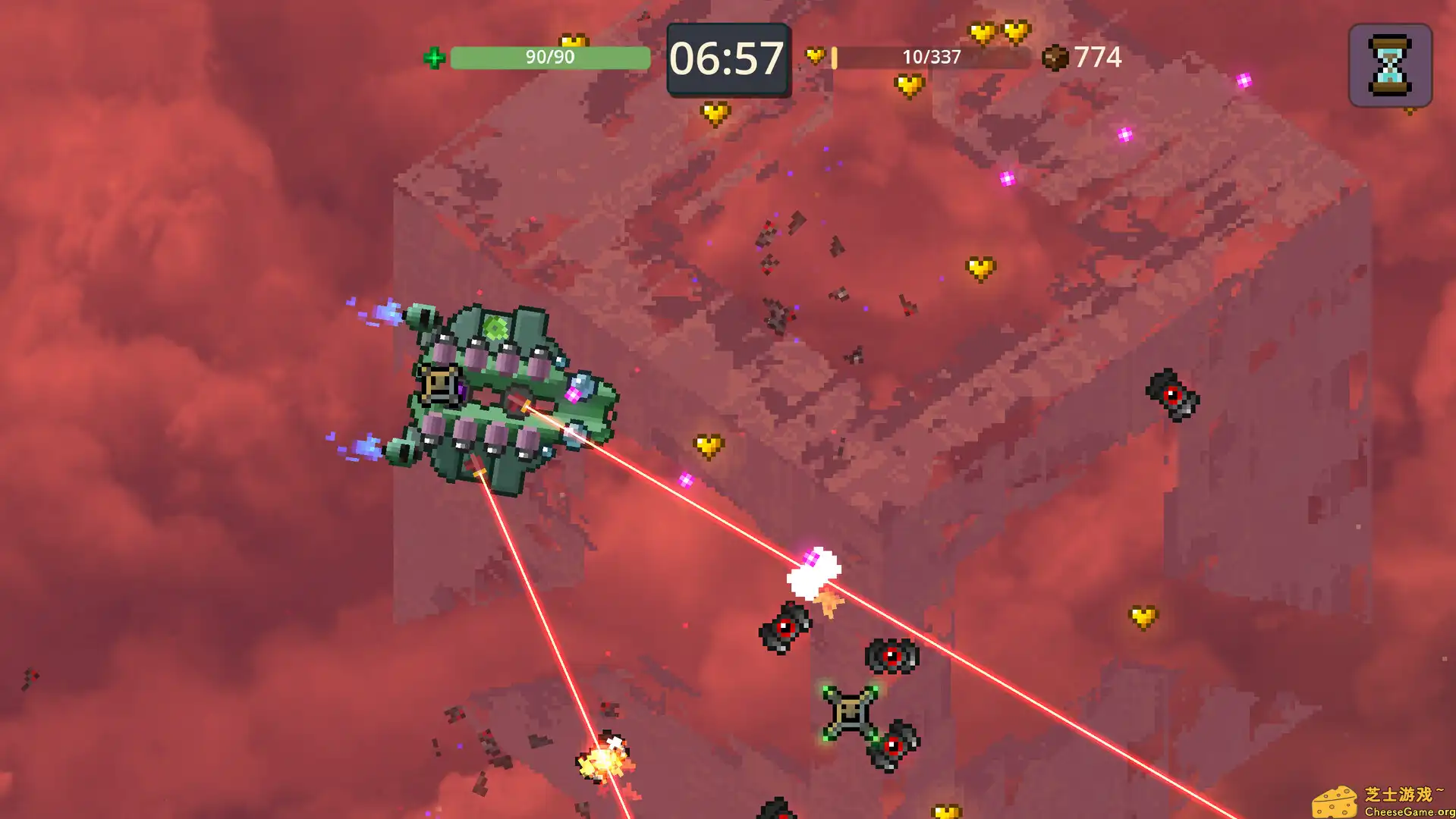Select the drone near the bottom-left X drone
Screen dimensions: 1456x819
[x=896, y=744]
